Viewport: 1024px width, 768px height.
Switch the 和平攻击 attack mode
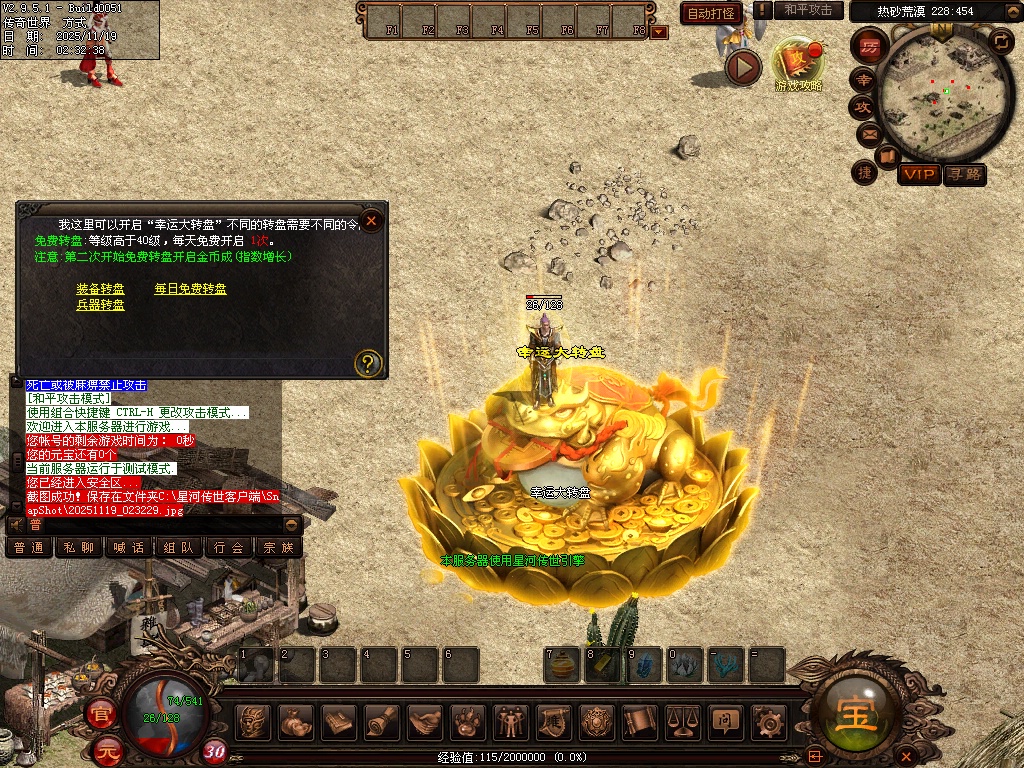(808, 10)
